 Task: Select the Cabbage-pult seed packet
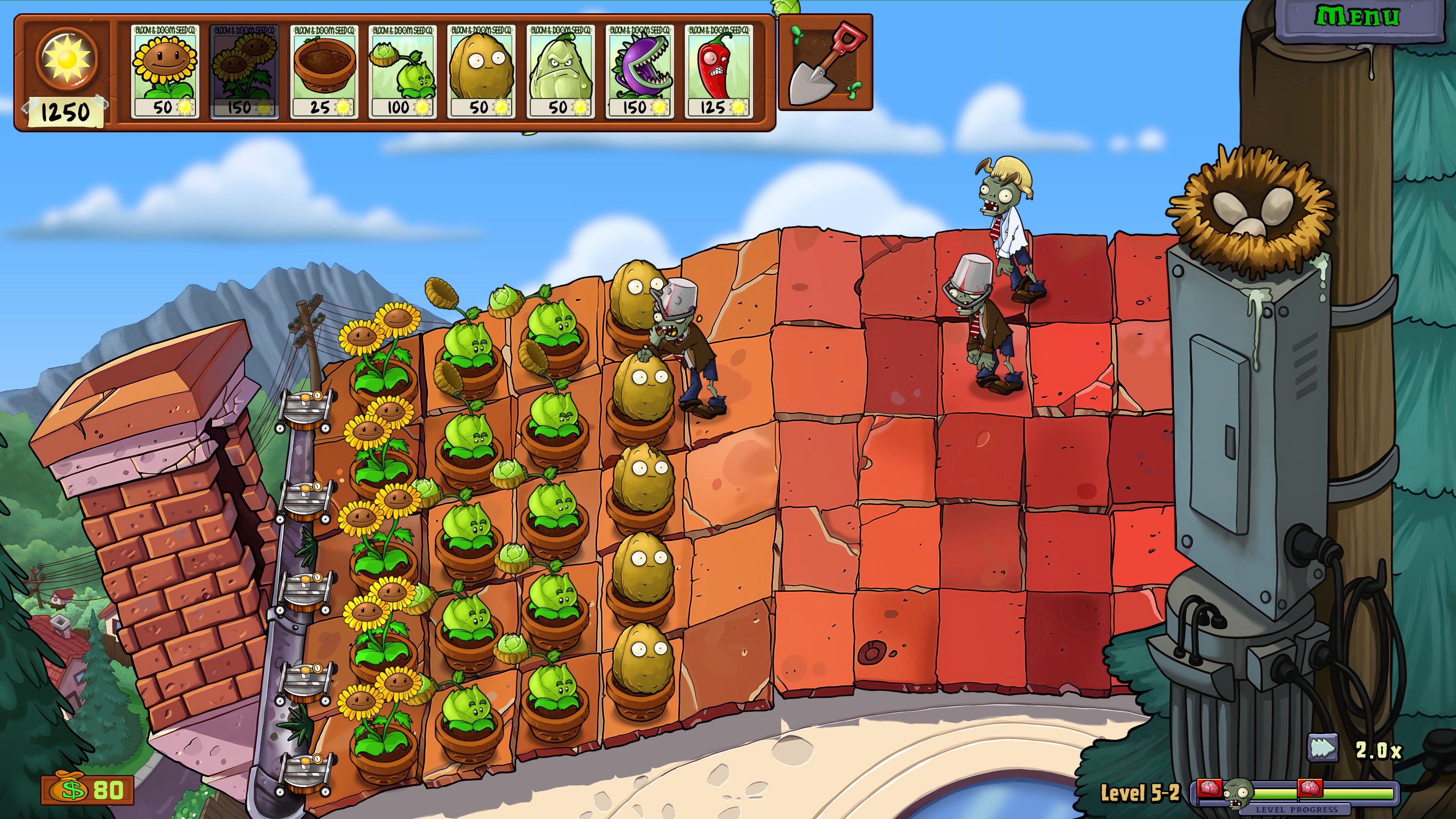pos(402,71)
